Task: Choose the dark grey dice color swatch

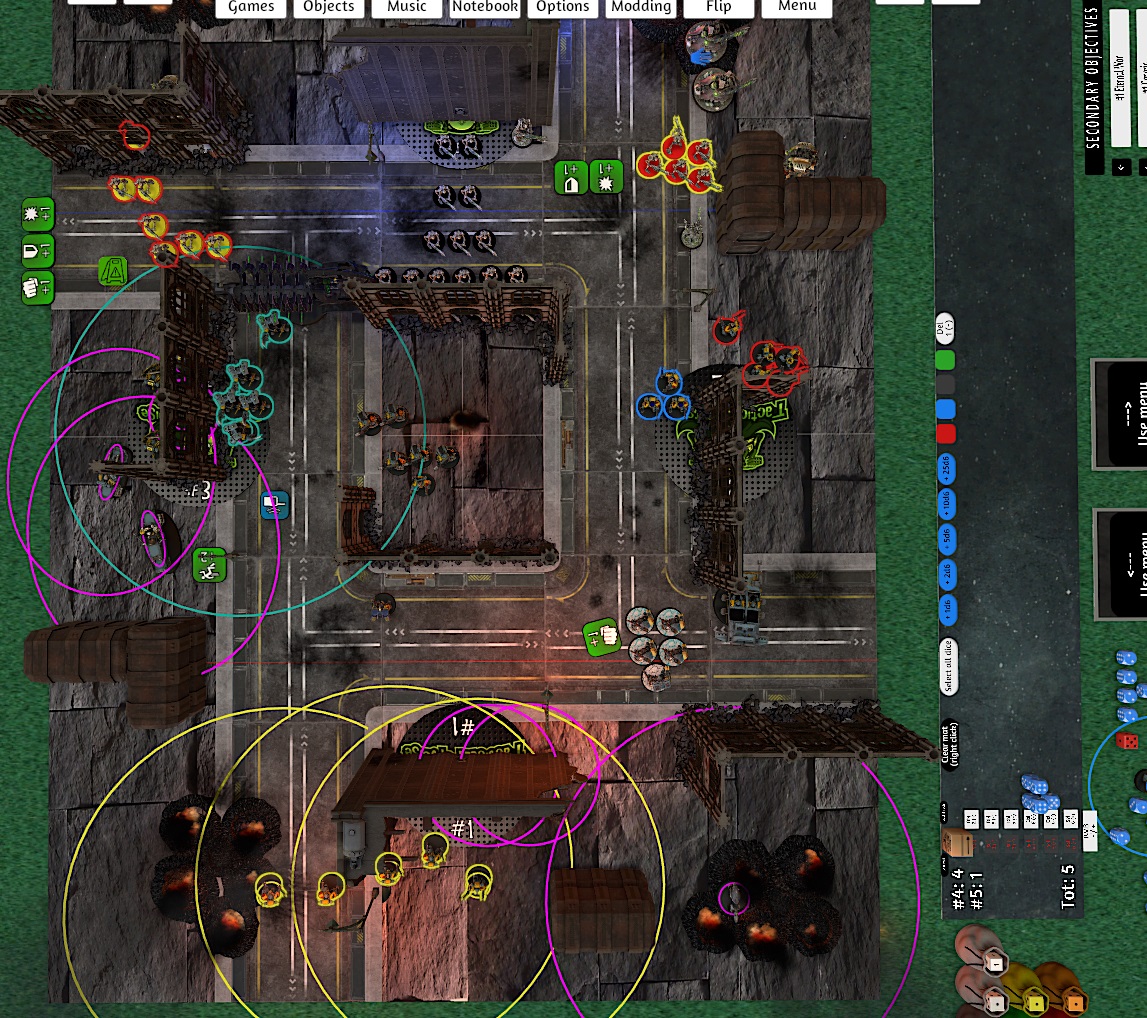Action: click(945, 384)
